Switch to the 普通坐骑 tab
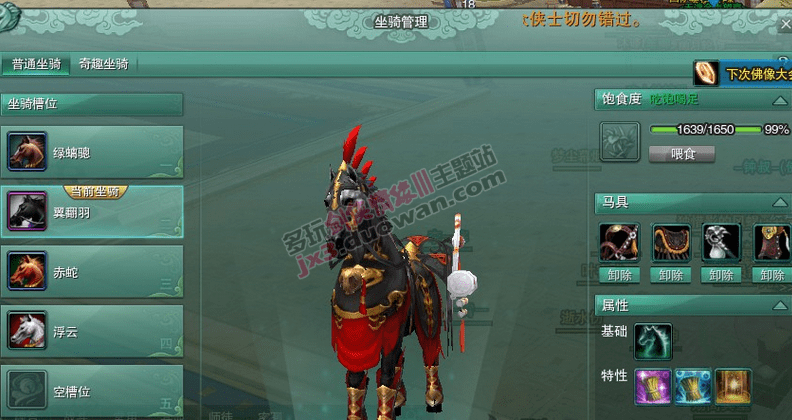The image size is (792, 420). point(35,65)
